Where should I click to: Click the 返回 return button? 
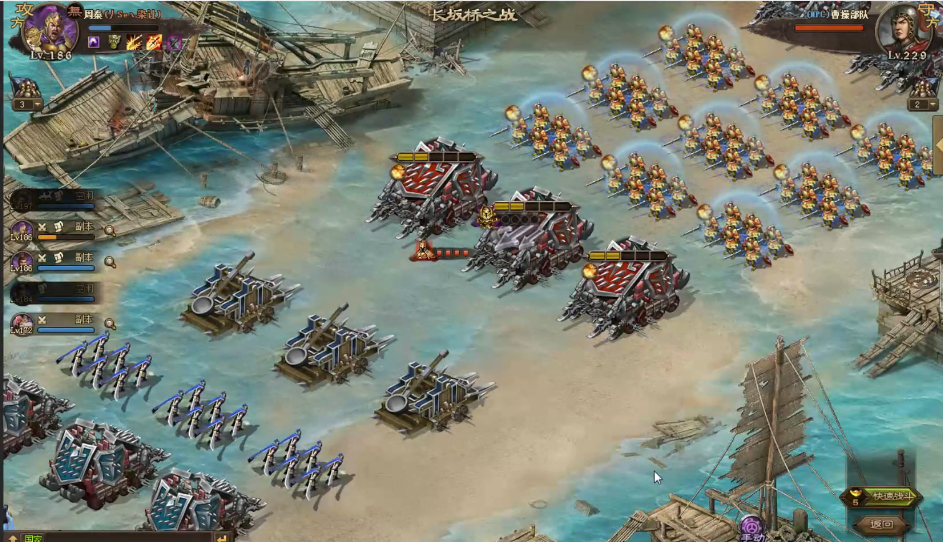(881, 523)
